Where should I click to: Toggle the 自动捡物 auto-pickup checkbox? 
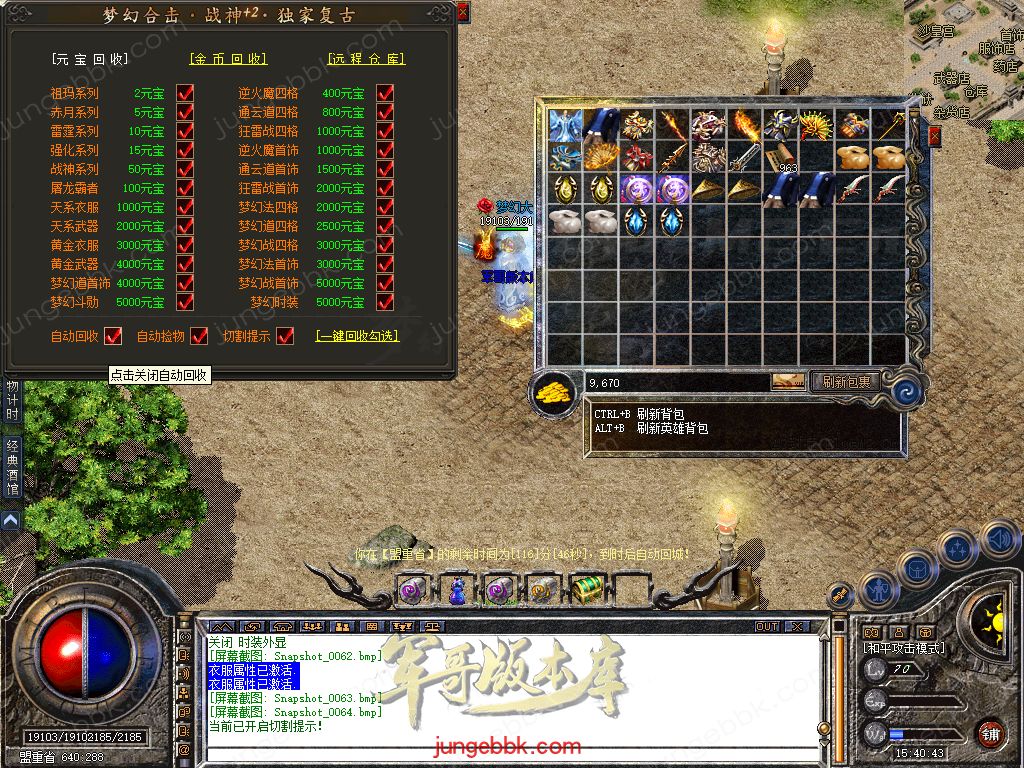coord(199,336)
